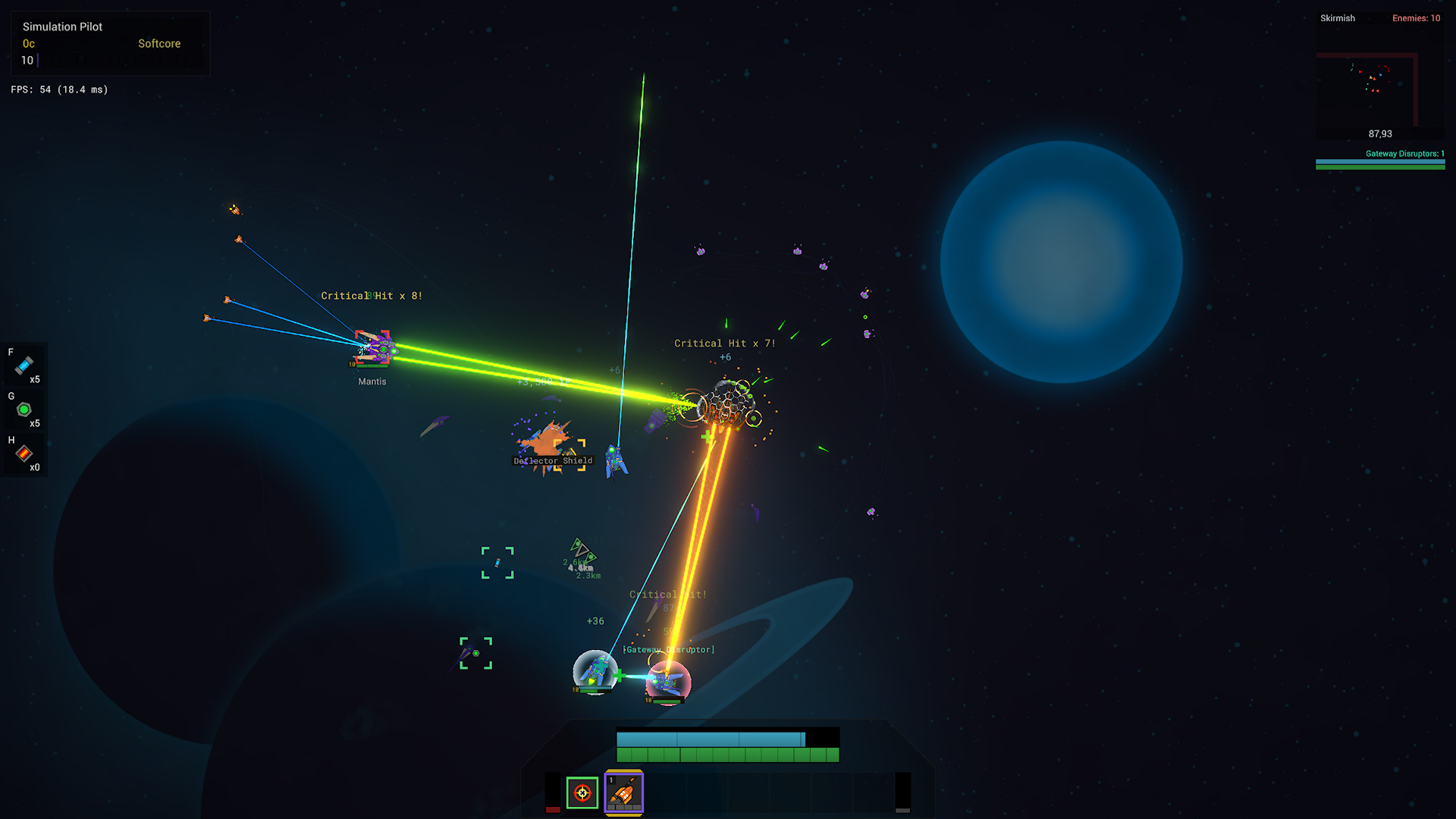Select the red targeting reticle hotbar icon
This screenshot has width=1456, height=819.
pyautogui.click(x=581, y=793)
